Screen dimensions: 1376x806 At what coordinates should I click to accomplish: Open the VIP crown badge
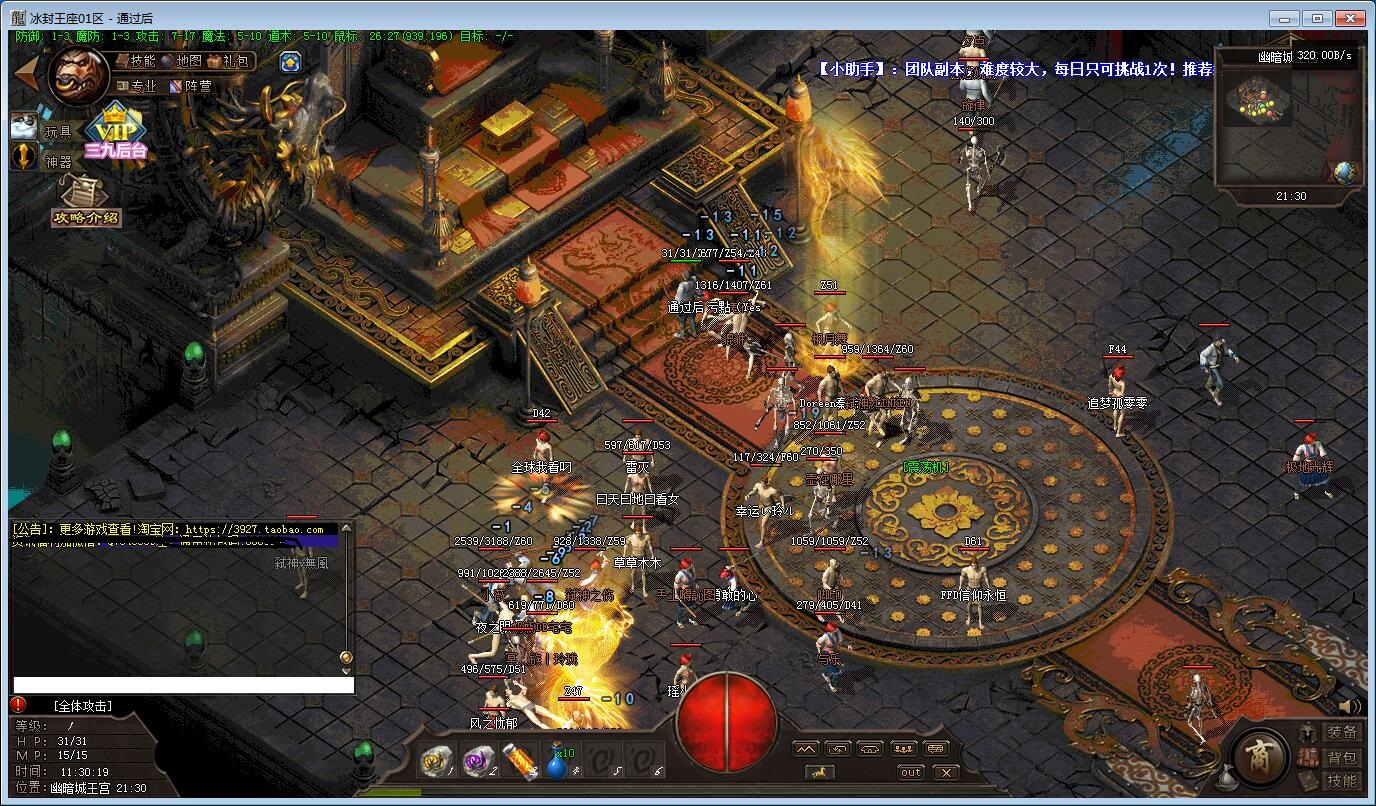click(115, 132)
